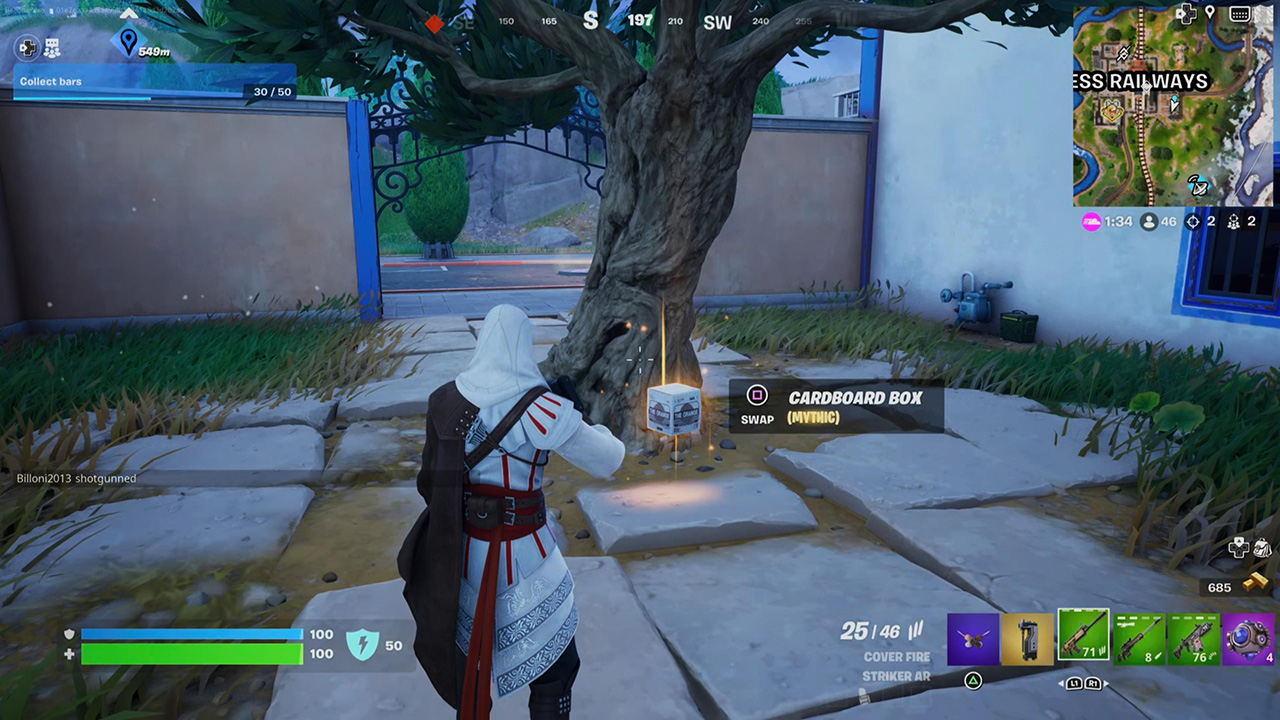Viewport: 1280px width, 720px height.
Task: Click the eliminations crosshair icon showing 2
Action: [1192, 222]
